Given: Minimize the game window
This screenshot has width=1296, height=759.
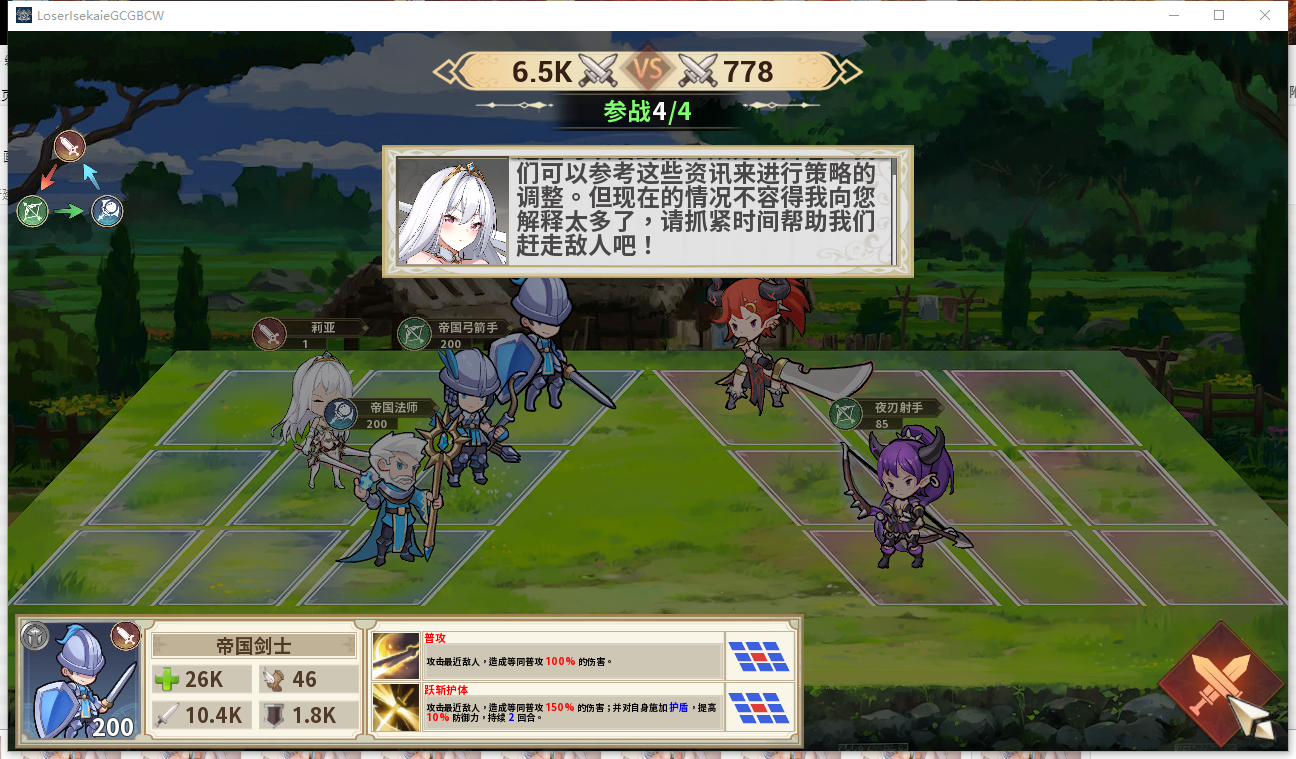Looking at the screenshot, I should click(x=1173, y=15).
